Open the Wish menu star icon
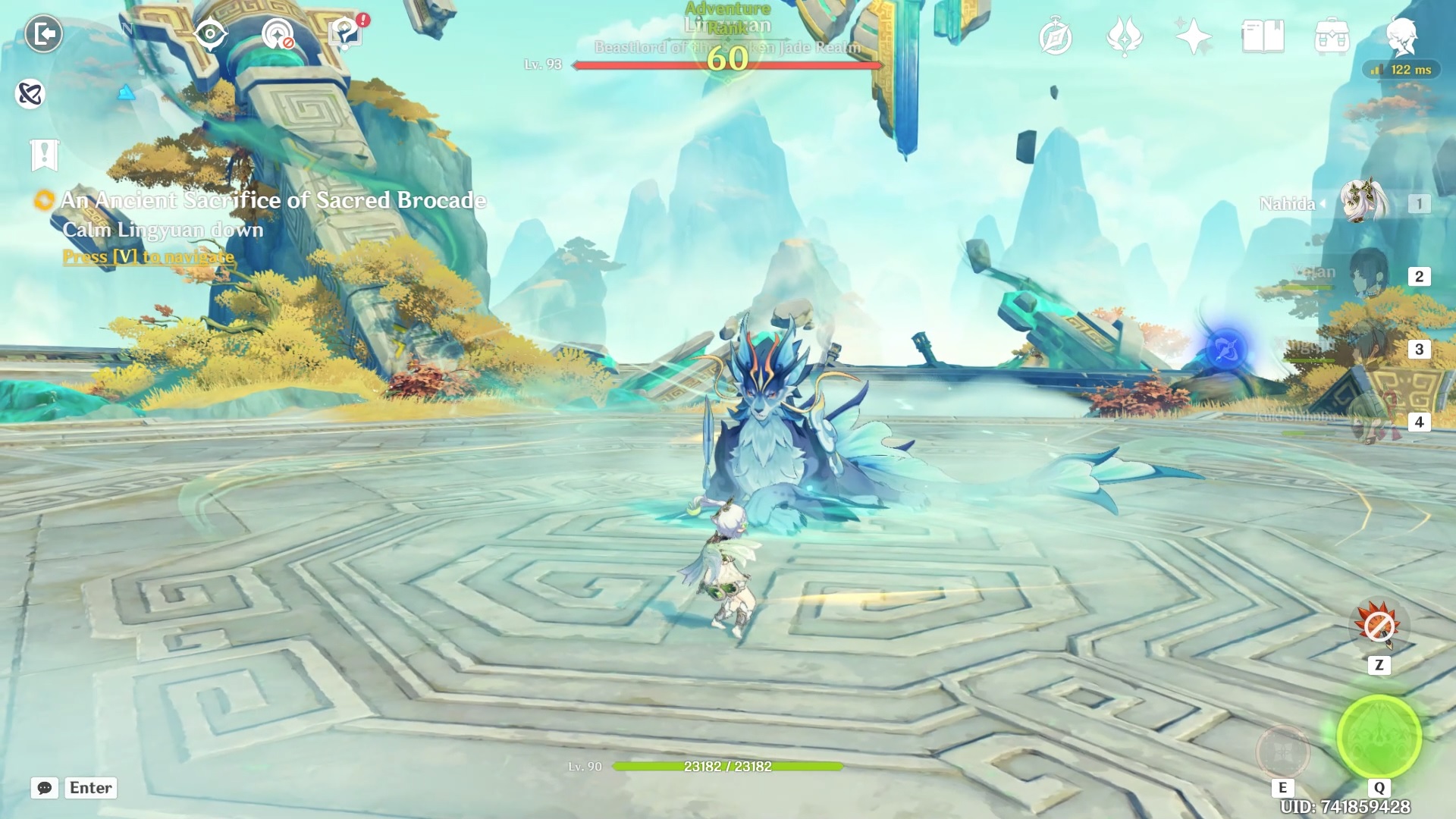 (x=1193, y=36)
